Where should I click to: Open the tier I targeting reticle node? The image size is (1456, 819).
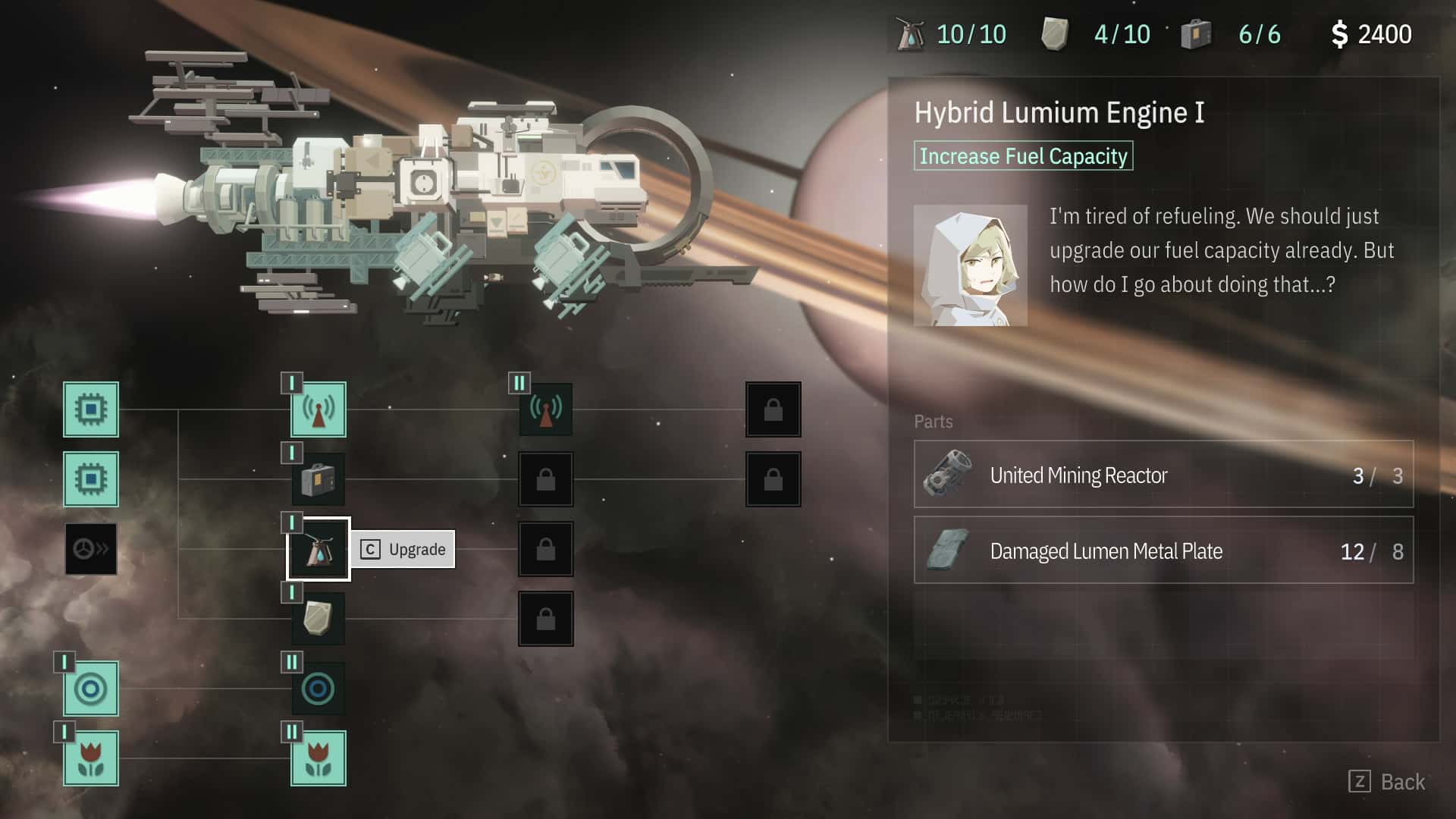pos(91,689)
